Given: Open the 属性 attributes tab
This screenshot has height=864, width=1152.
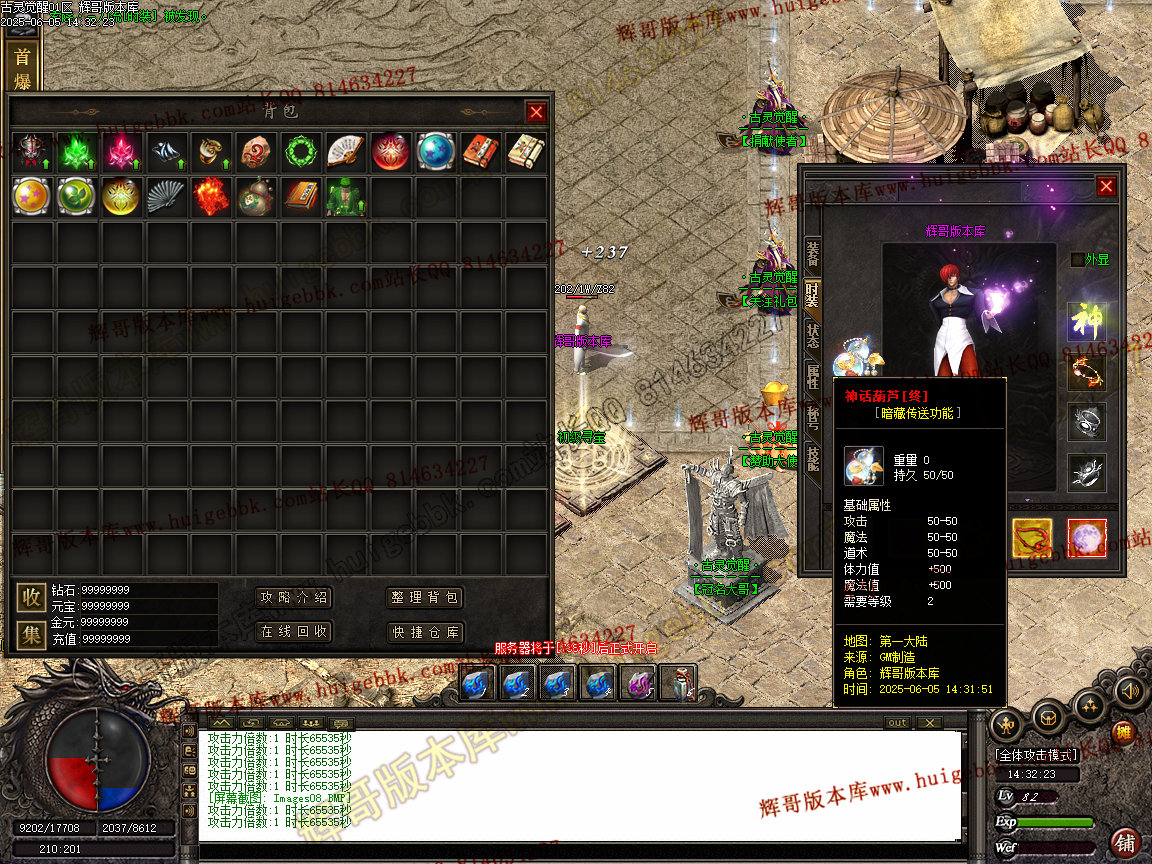Looking at the screenshot, I should pyautogui.click(x=813, y=376).
